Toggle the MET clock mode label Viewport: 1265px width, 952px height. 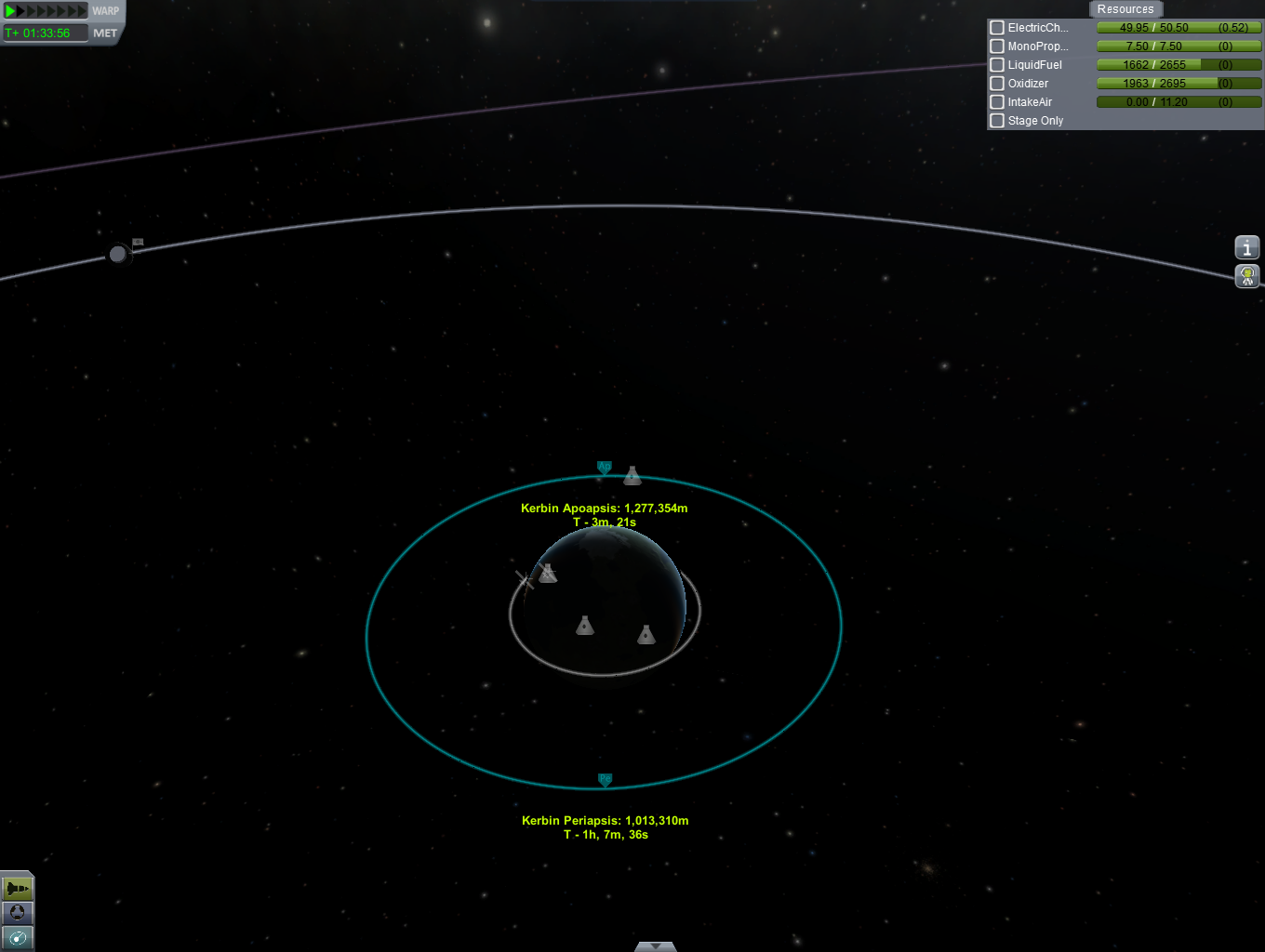(x=105, y=33)
